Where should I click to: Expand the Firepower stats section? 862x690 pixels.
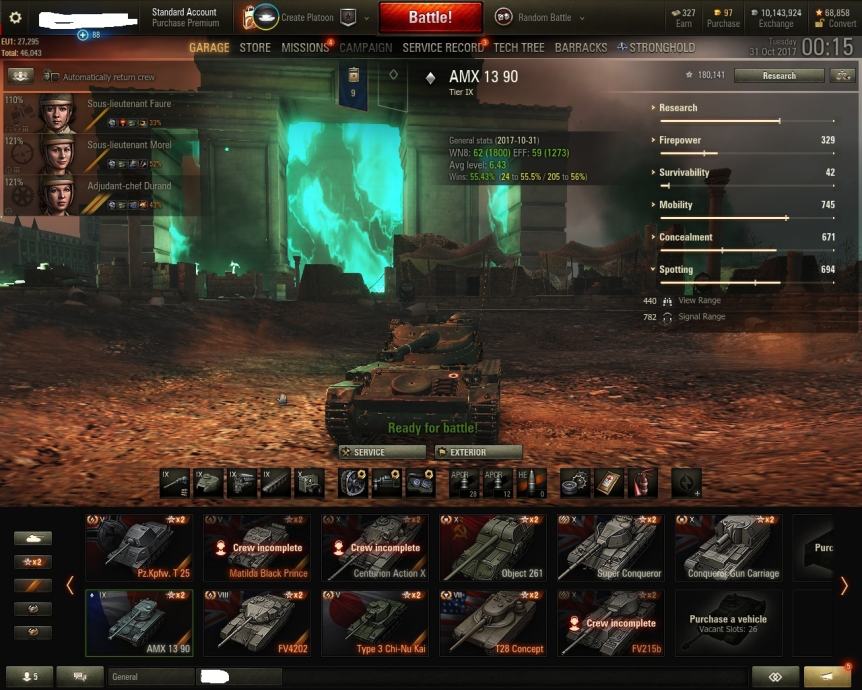click(x=680, y=140)
